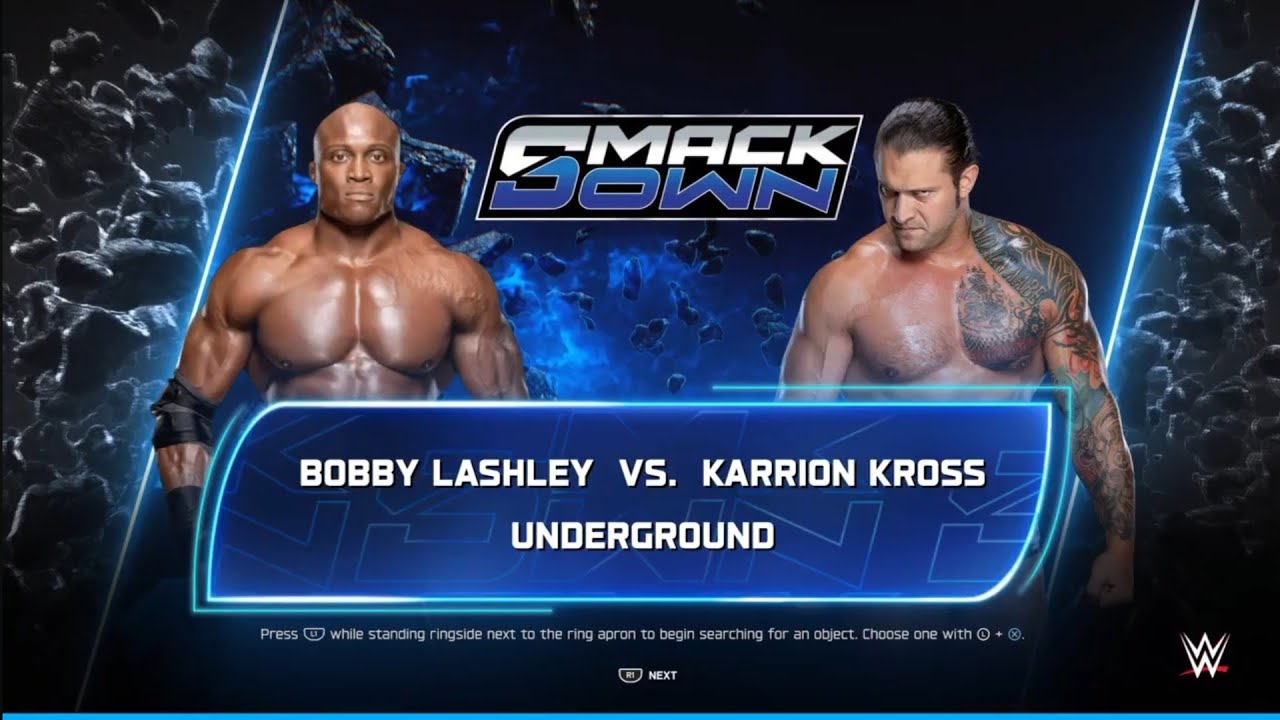Click the circle button icon in hint text
This screenshot has height=720, width=1280.
click(983, 634)
